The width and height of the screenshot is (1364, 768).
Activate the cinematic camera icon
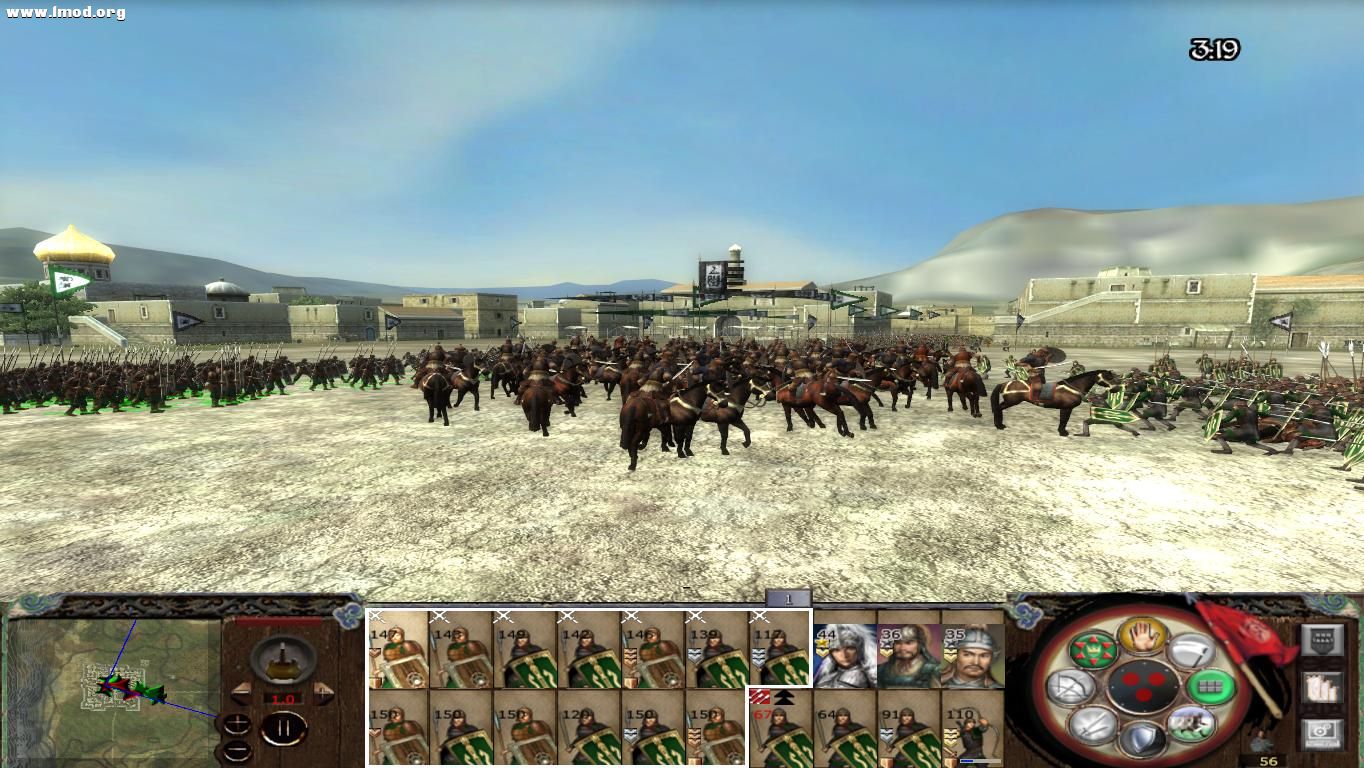[1323, 733]
